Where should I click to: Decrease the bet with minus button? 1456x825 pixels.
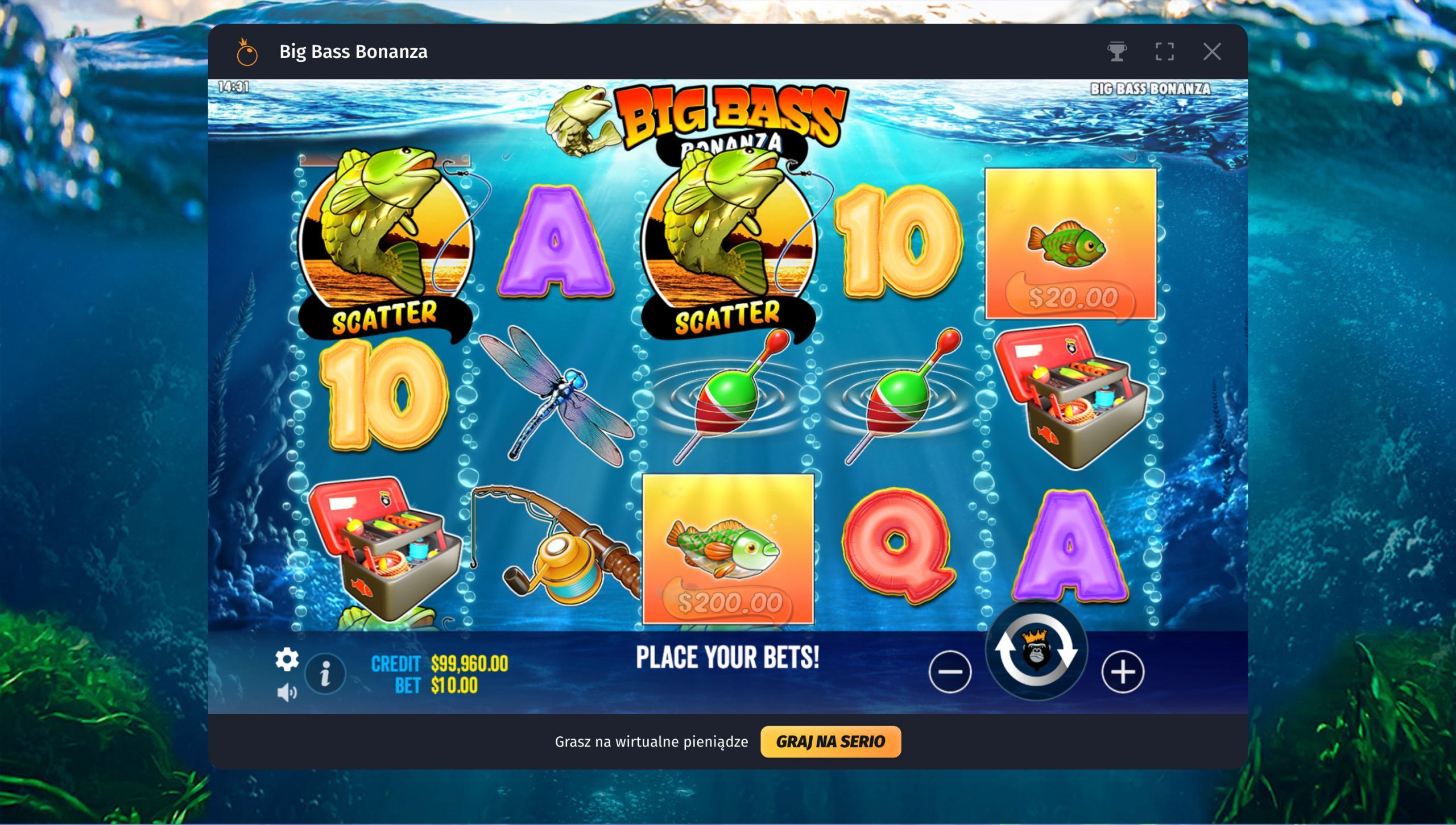951,671
